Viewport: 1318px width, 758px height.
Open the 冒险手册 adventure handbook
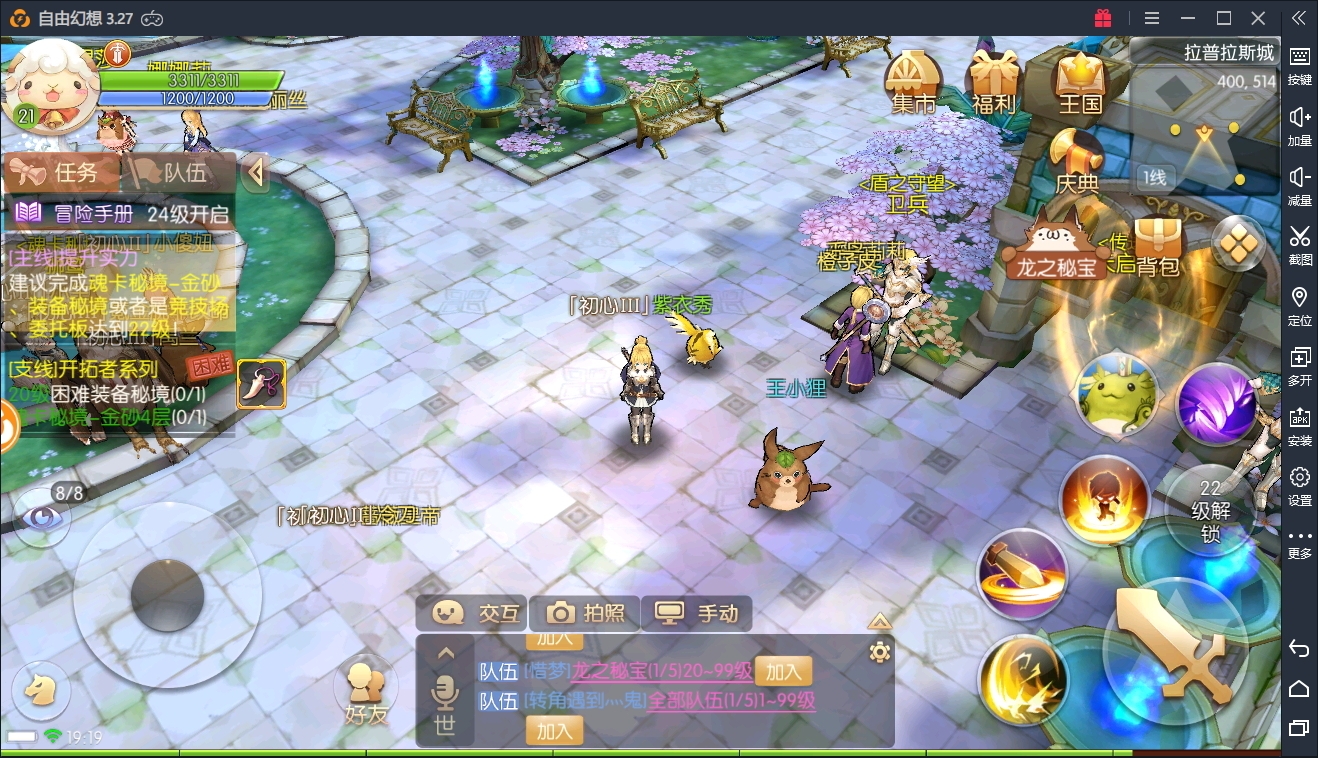[120, 213]
